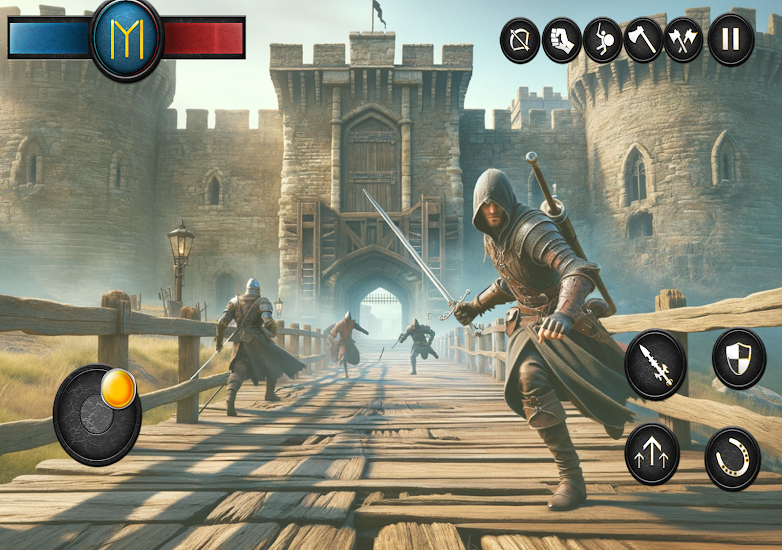The image size is (782, 550).
Task: Choose the fist melee attack icon
Action: (x=562, y=41)
